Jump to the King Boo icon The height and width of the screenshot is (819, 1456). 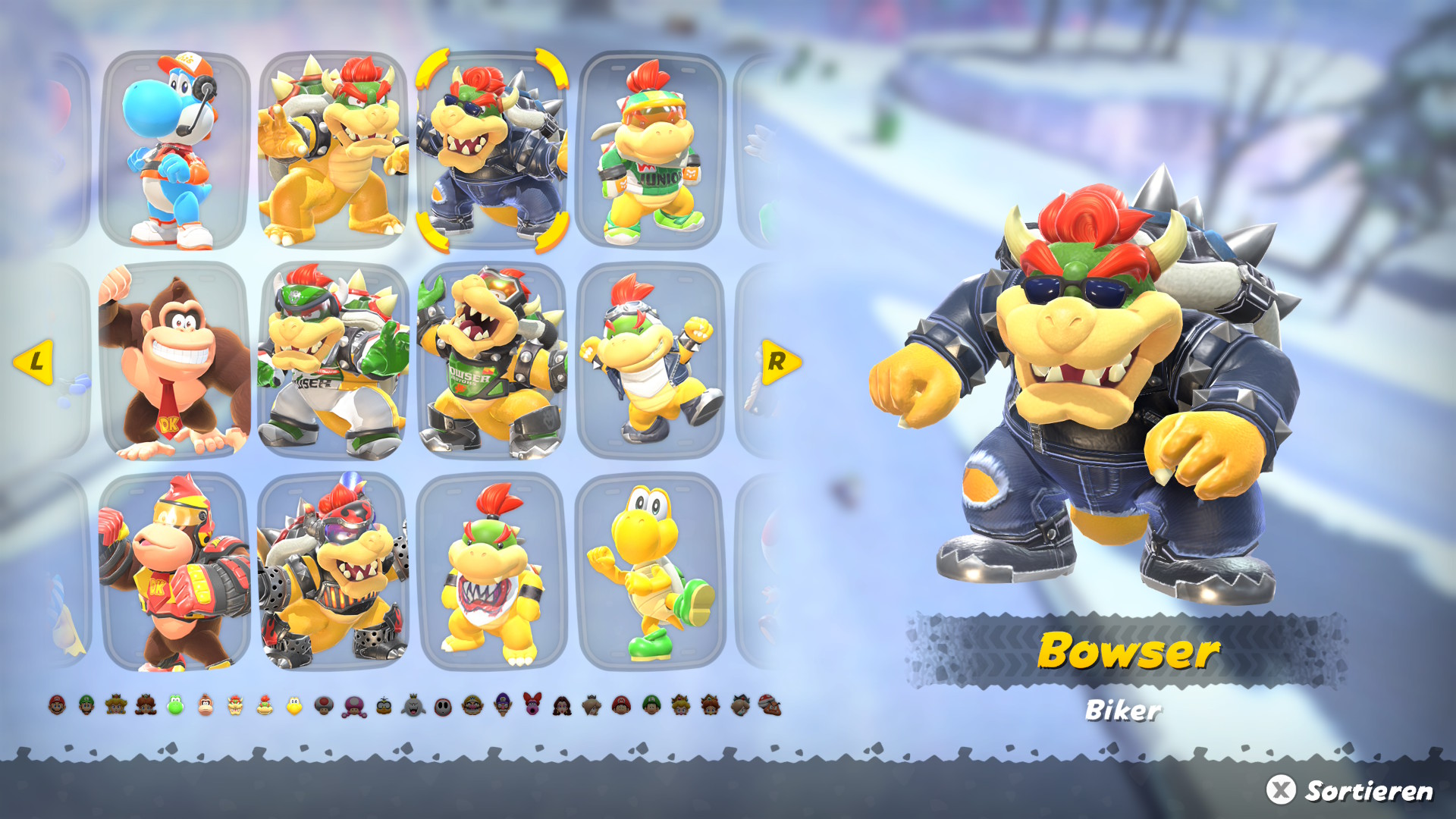(413, 706)
